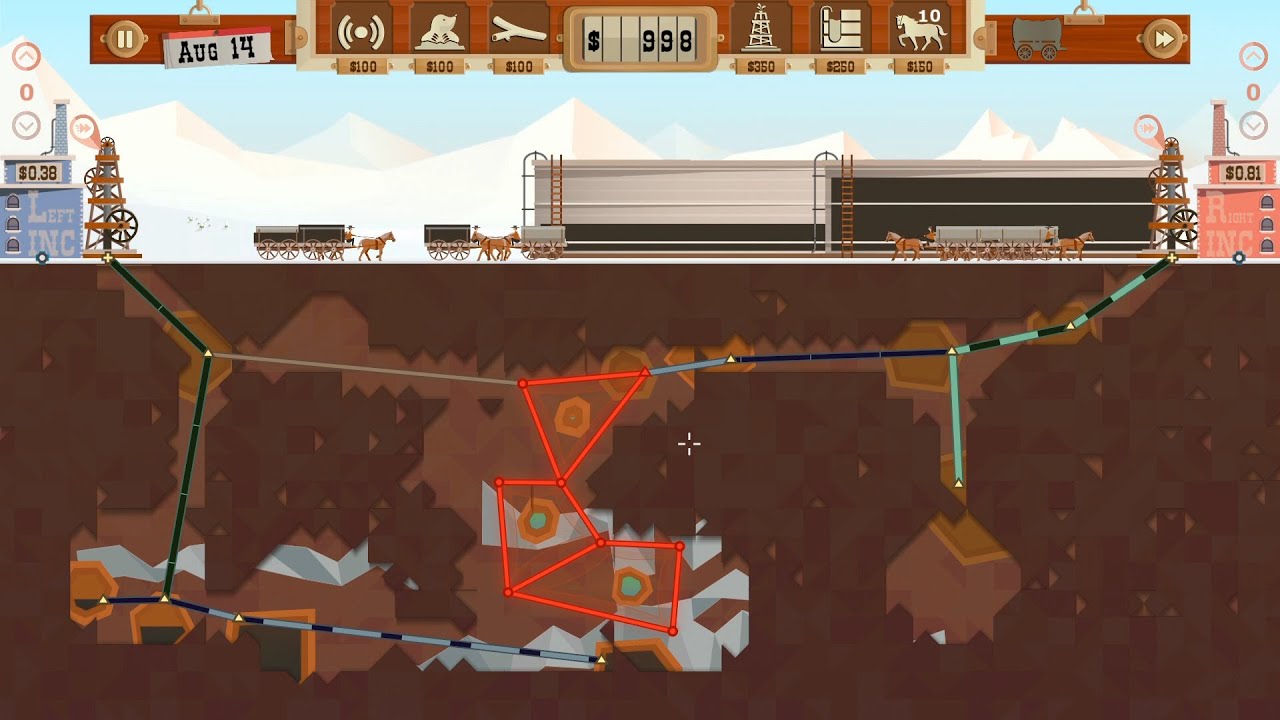Lower the Left Inc counter with the down arrow
This screenshot has height=720, width=1280.
[26, 126]
